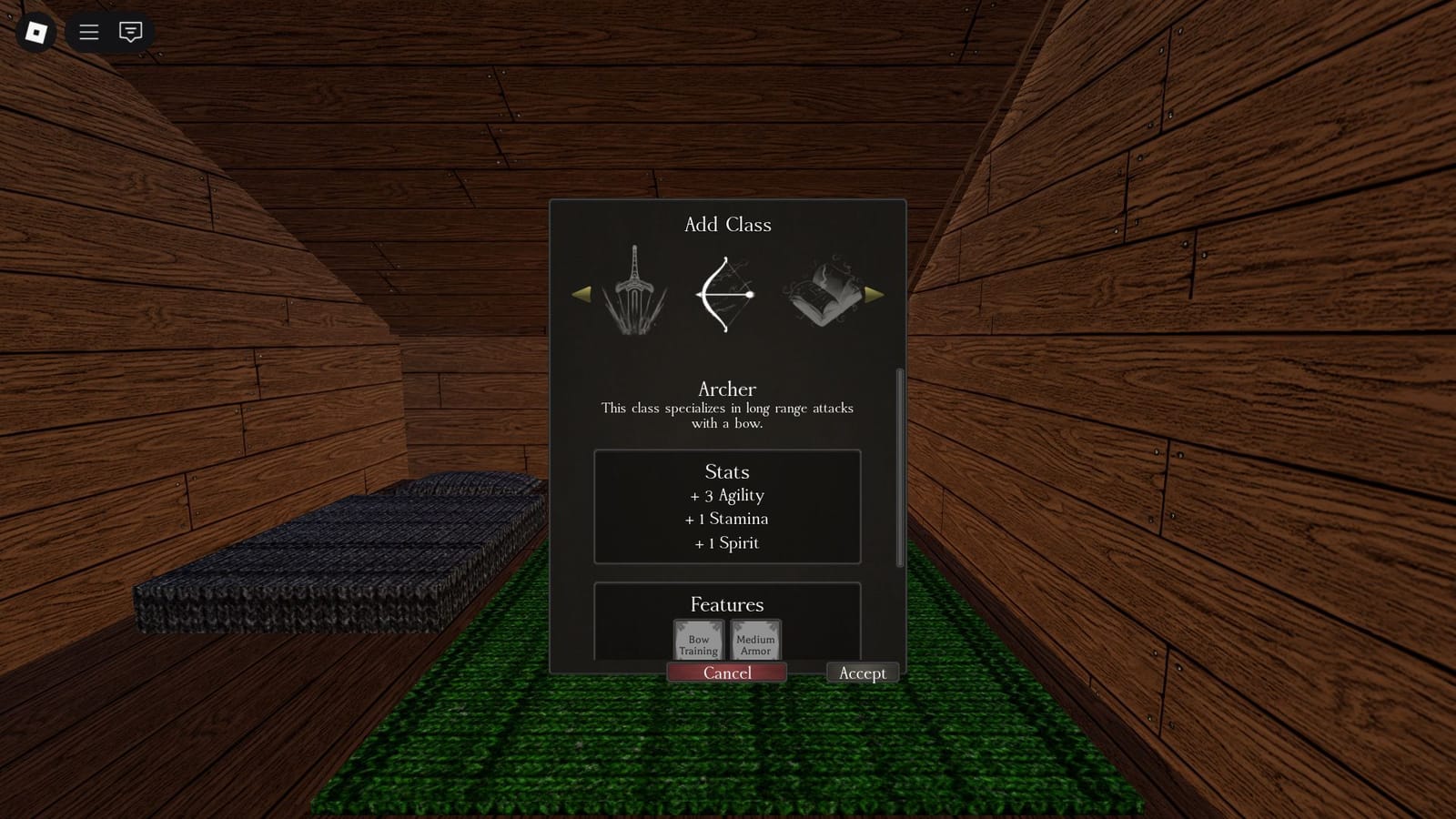The height and width of the screenshot is (819, 1456).
Task: Select the bow icon for the Archer class
Action: click(x=726, y=291)
